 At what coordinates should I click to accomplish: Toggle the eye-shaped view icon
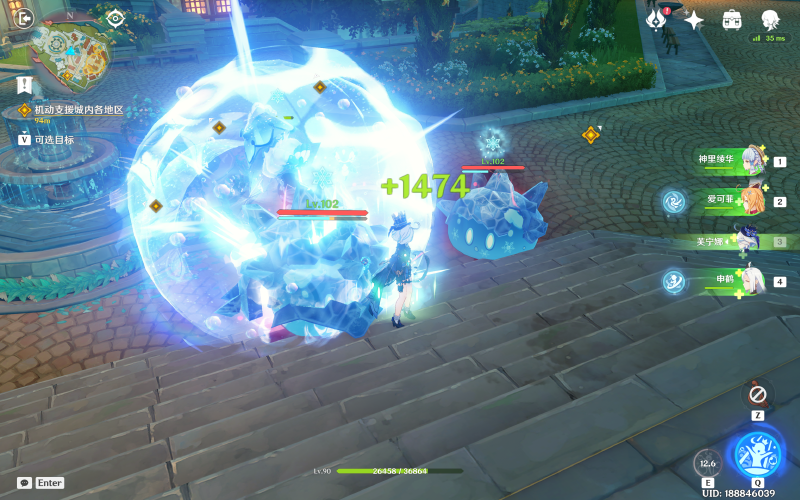pos(115,17)
